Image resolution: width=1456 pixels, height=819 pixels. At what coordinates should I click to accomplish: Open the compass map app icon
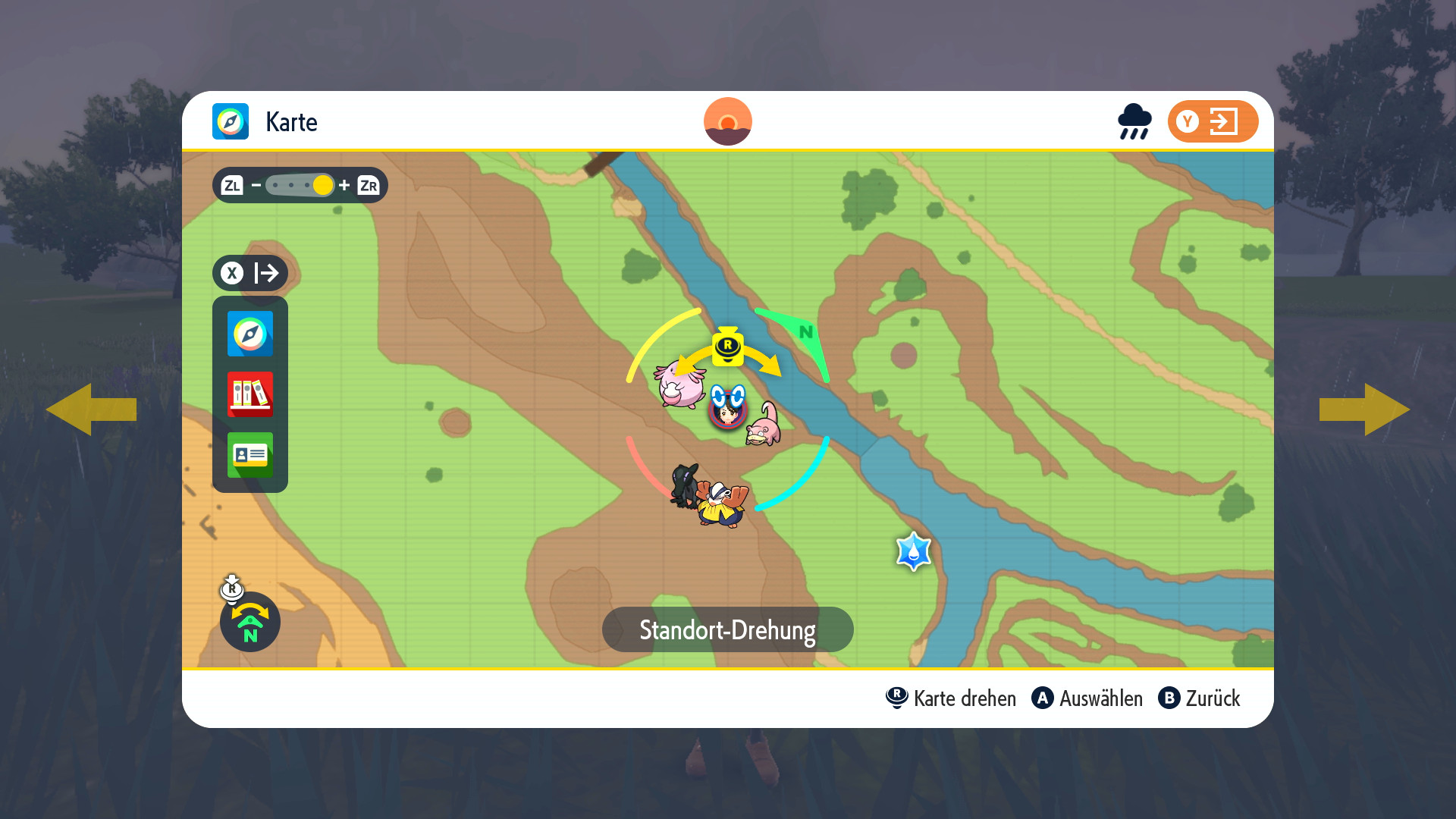click(250, 334)
